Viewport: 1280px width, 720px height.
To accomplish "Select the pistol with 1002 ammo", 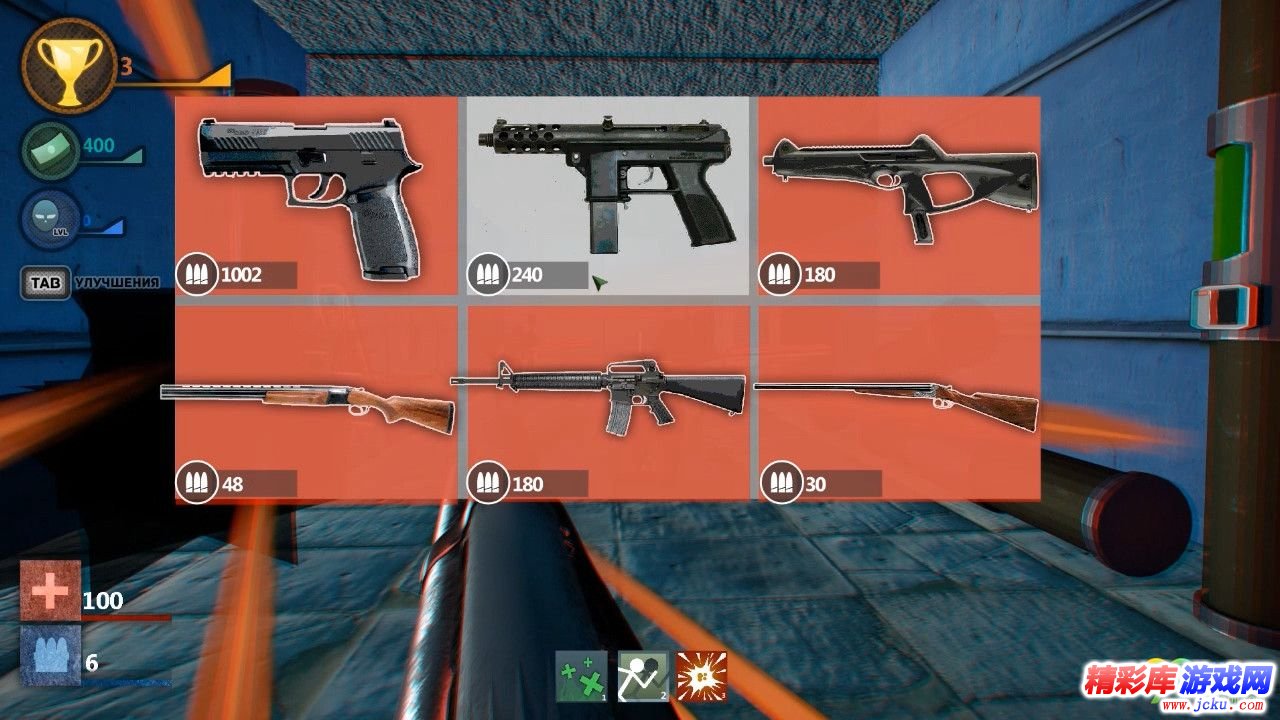I will [315, 196].
